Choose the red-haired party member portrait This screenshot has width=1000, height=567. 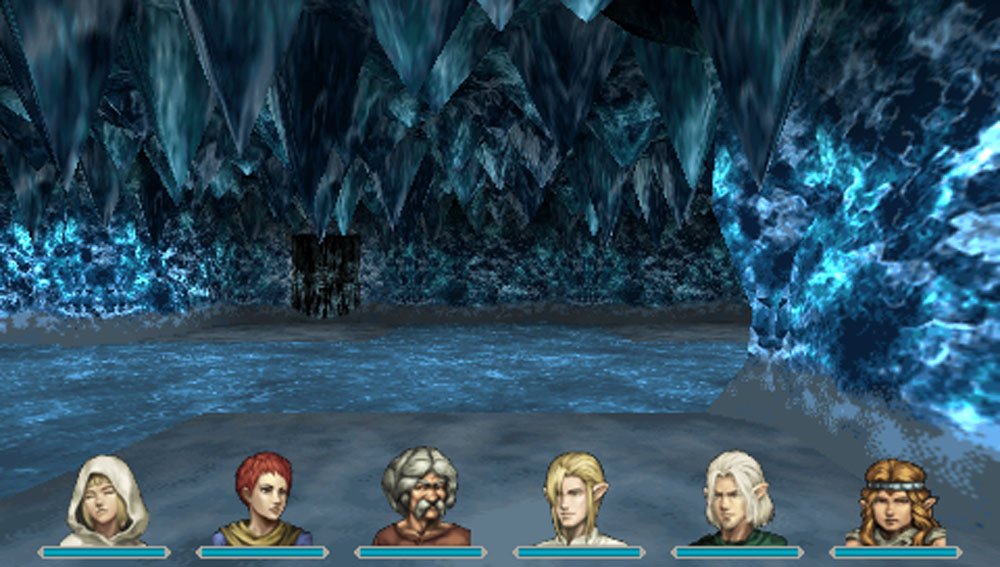coord(263,500)
